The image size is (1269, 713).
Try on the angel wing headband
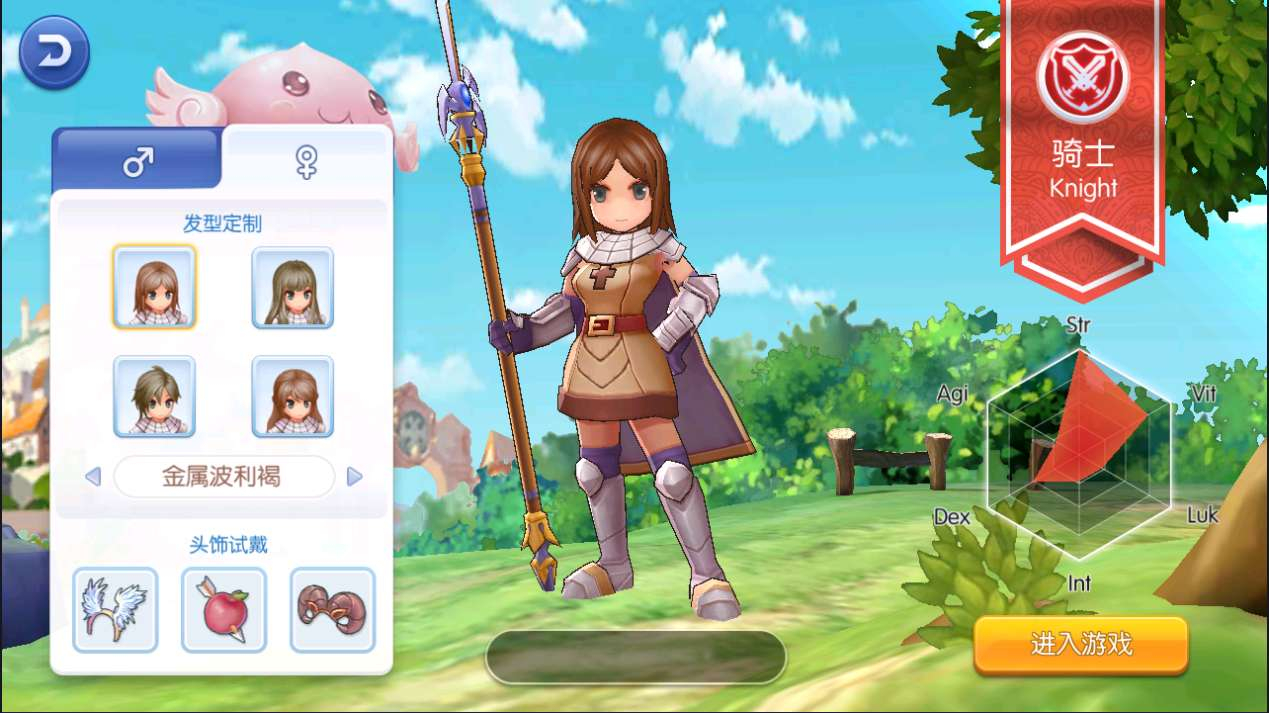115,609
